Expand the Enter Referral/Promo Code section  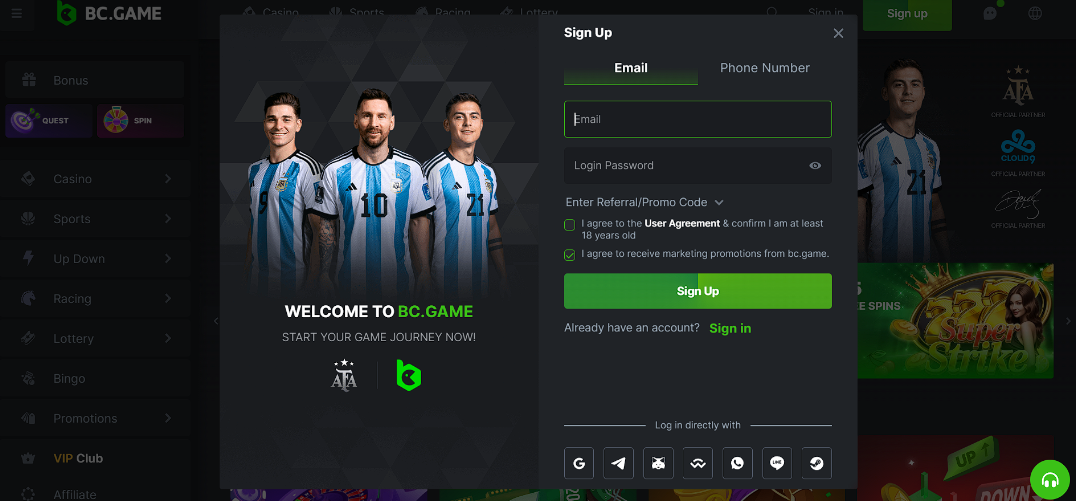coord(644,202)
